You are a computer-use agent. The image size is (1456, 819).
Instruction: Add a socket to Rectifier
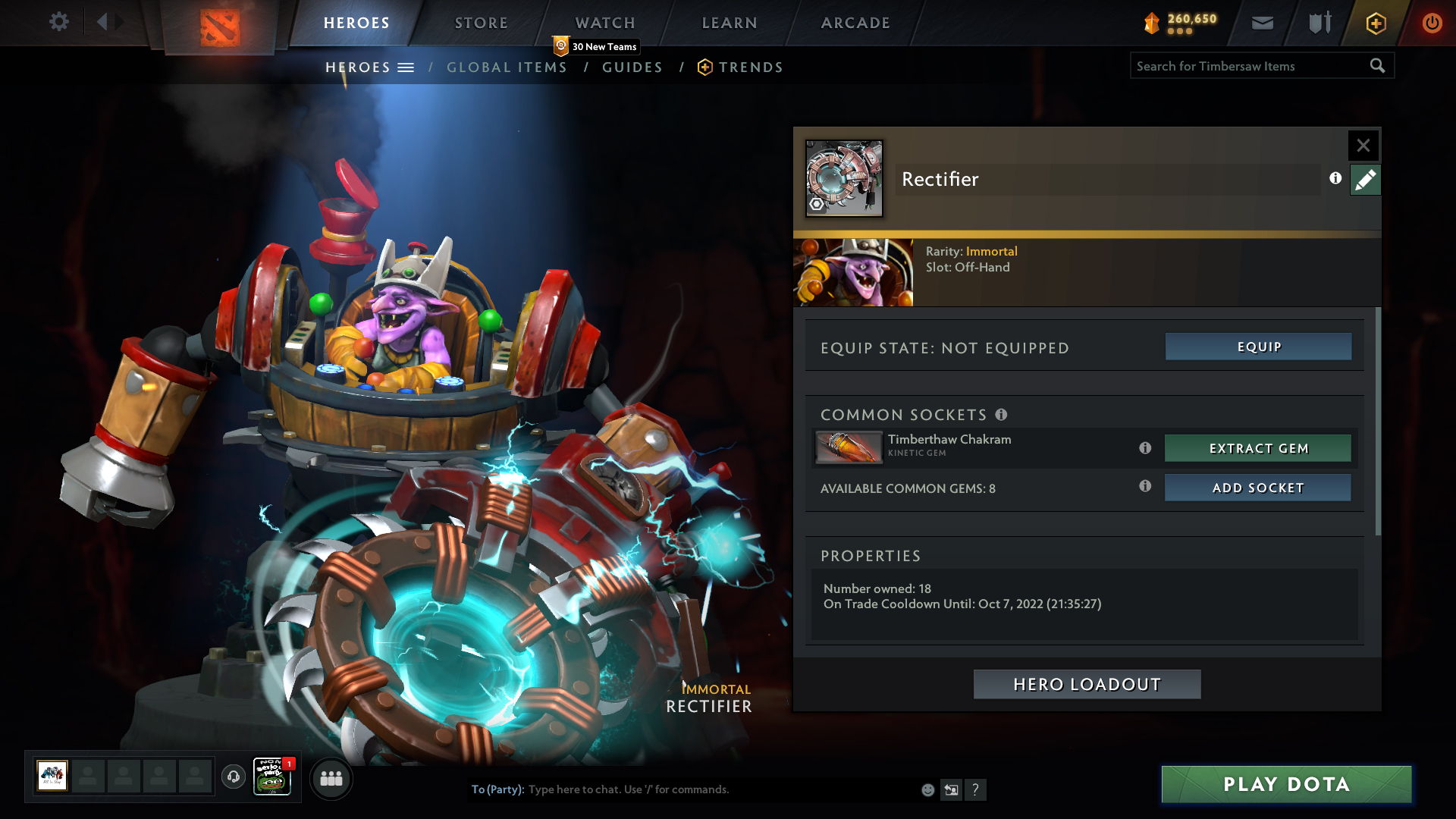[x=1258, y=488]
